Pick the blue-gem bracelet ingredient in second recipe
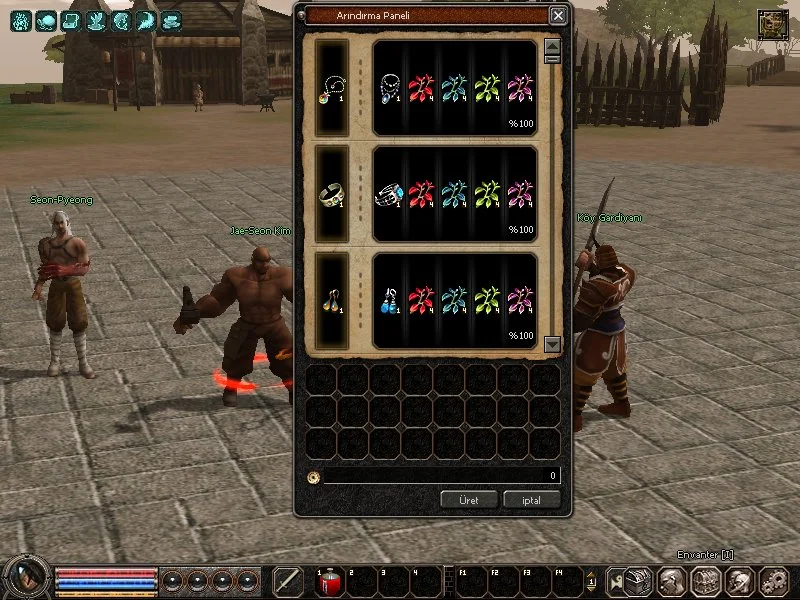Screen dimensions: 800x600 390,195
